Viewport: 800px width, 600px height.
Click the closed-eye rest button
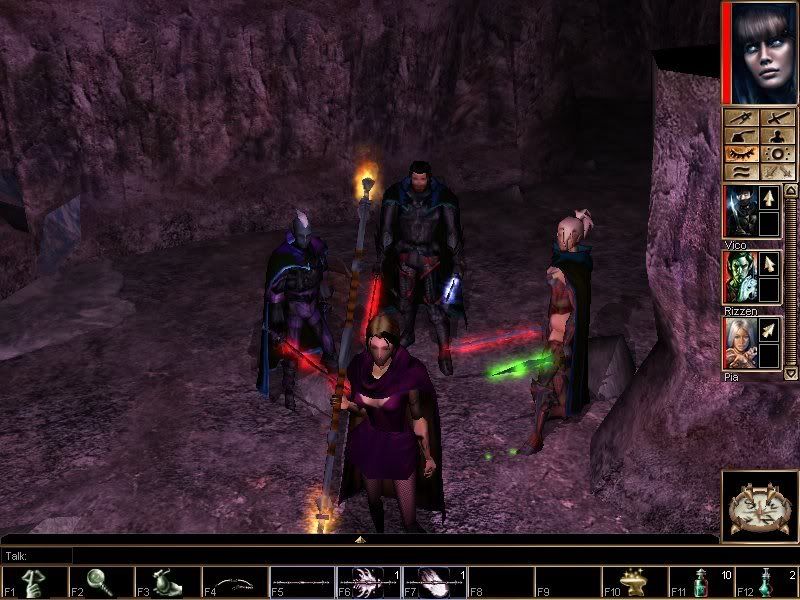pos(741,155)
